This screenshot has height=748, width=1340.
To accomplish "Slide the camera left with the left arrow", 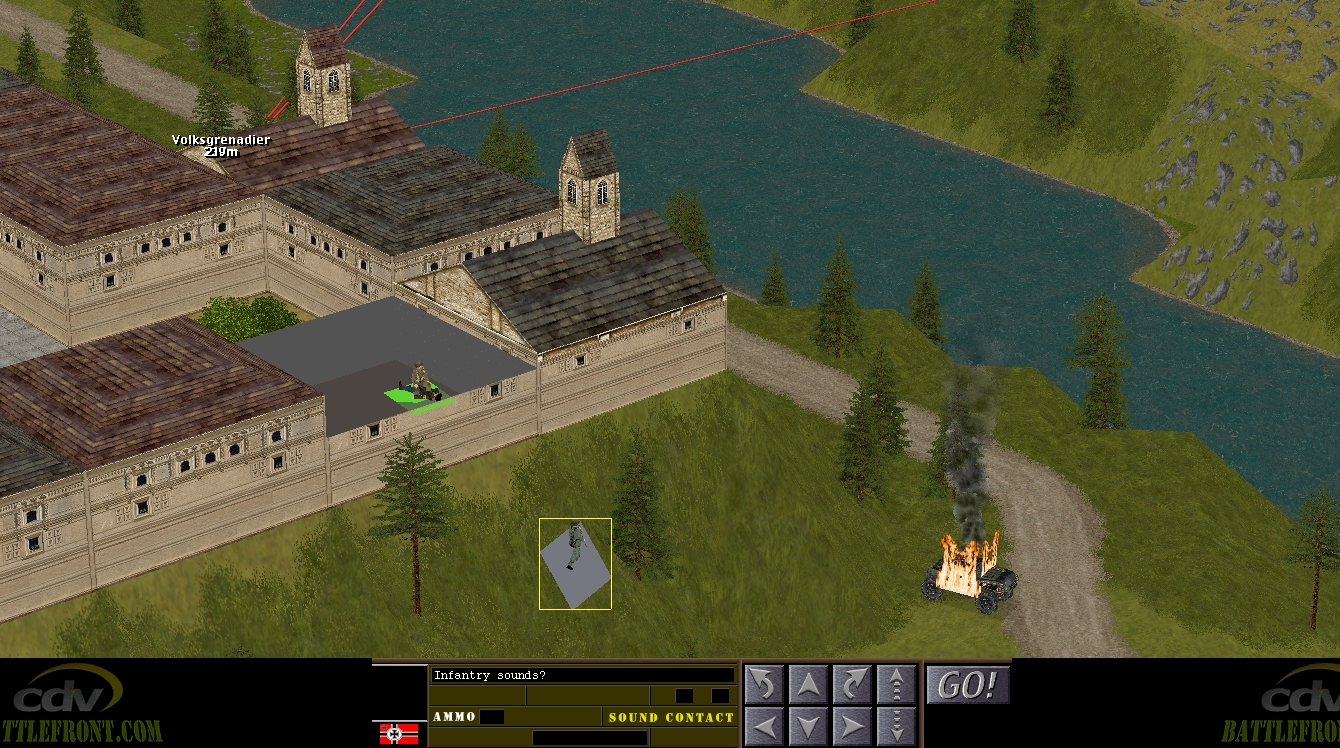I will pos(764,725).
